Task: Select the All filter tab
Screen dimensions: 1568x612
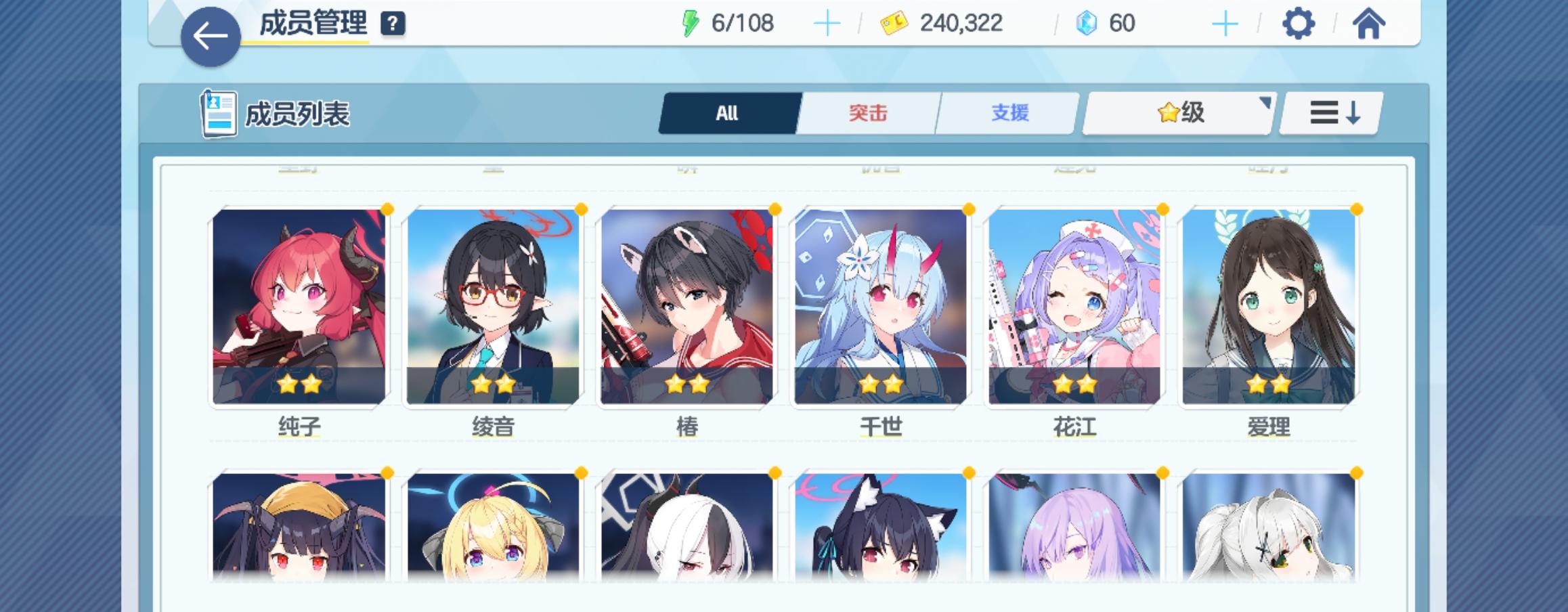Action: click(x=726, y=114)
